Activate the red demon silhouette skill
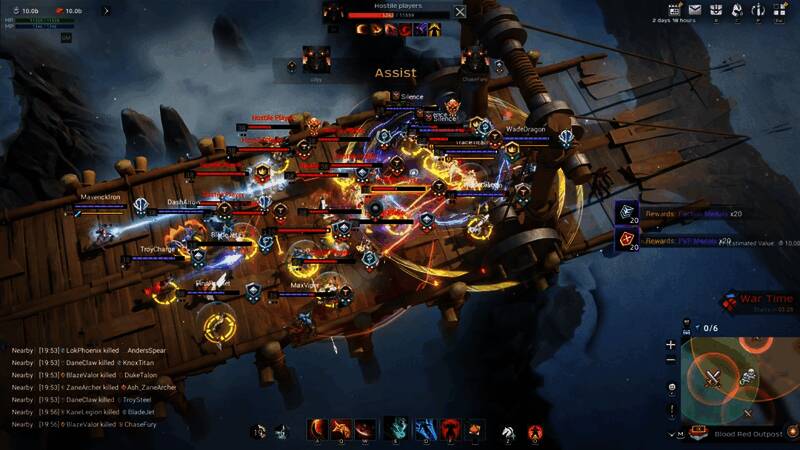 (x=451, y=428)
